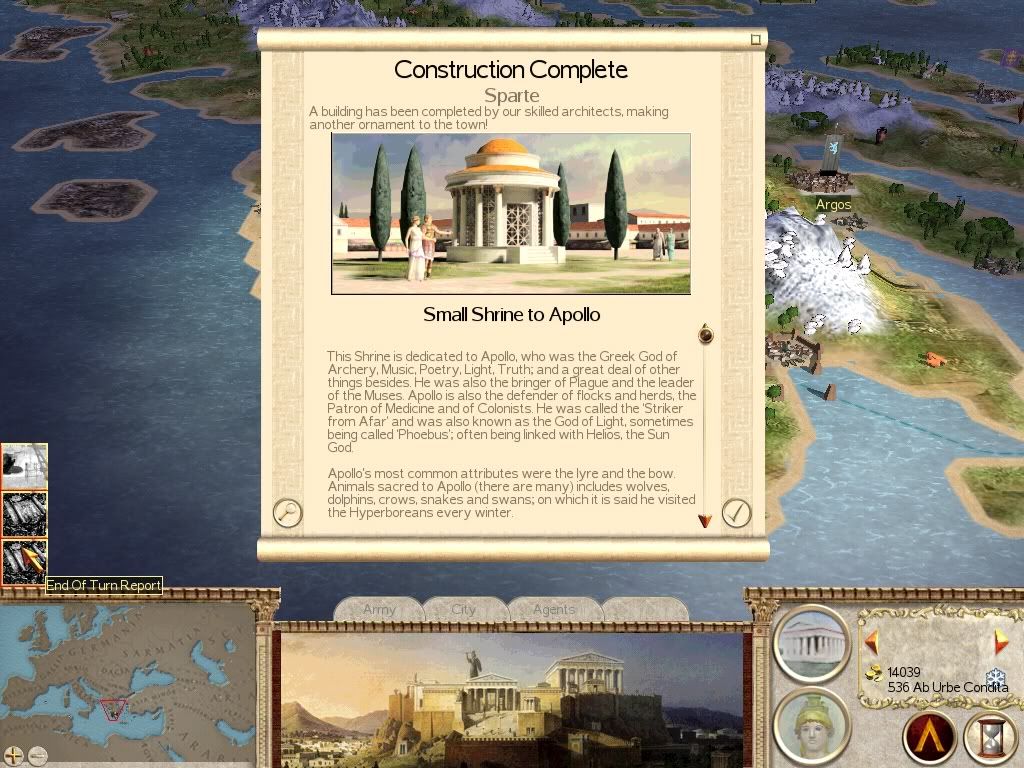Click the down arrow of the description scrollbar

tap(705, 521)
